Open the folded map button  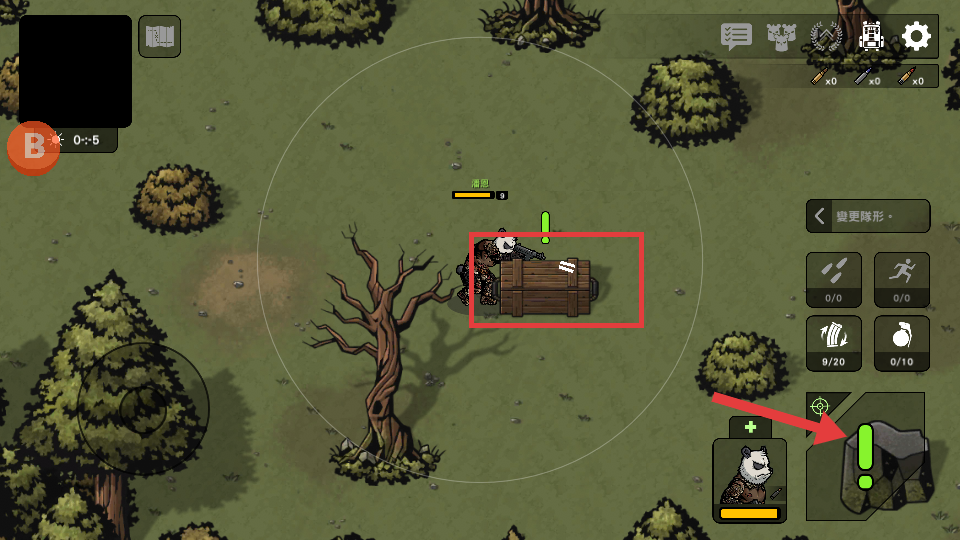click(x=160, y=37)
